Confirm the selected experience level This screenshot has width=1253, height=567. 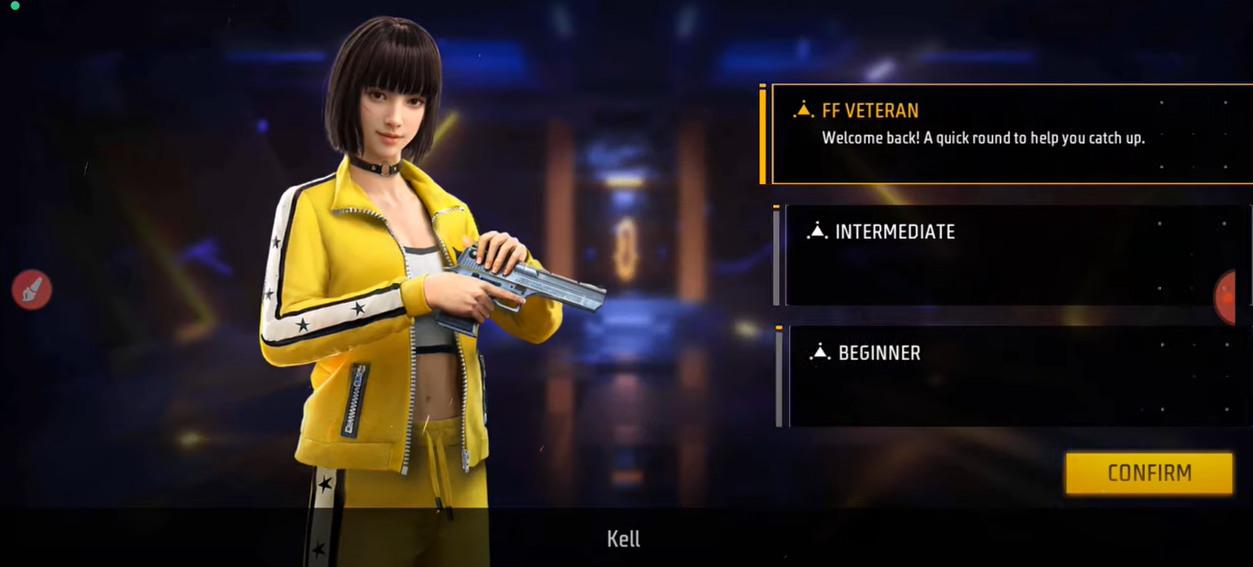pos(1148,473)
